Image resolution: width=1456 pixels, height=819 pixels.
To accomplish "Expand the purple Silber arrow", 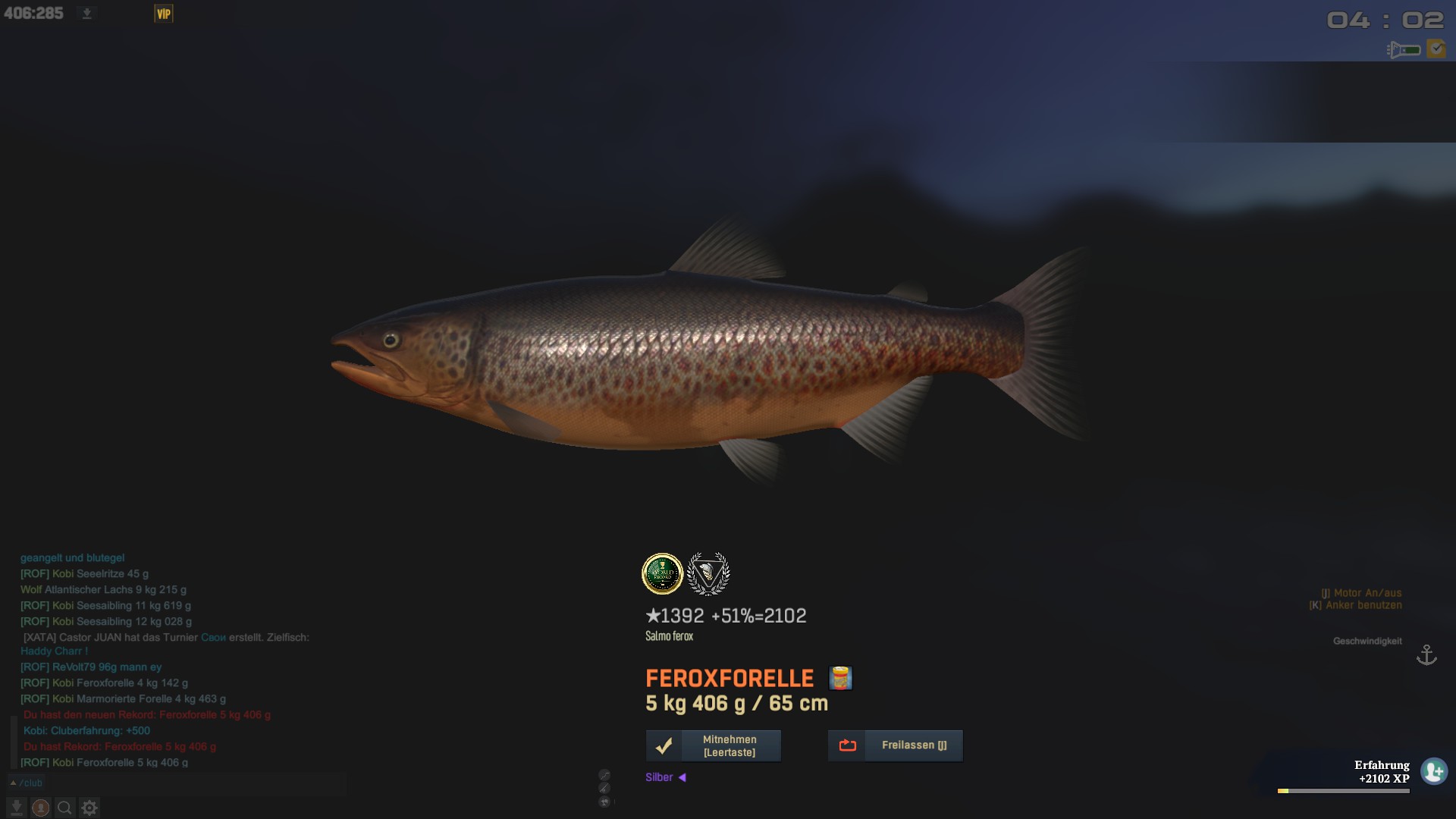I will tap(682, 777).
